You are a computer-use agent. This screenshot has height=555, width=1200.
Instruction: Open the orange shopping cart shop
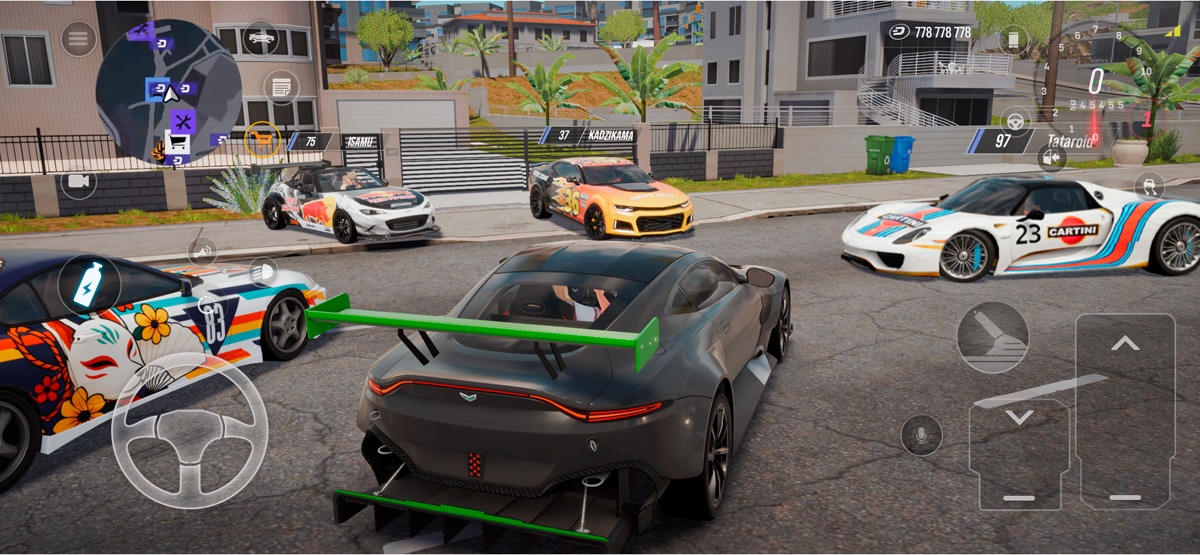tap(262, 139)
